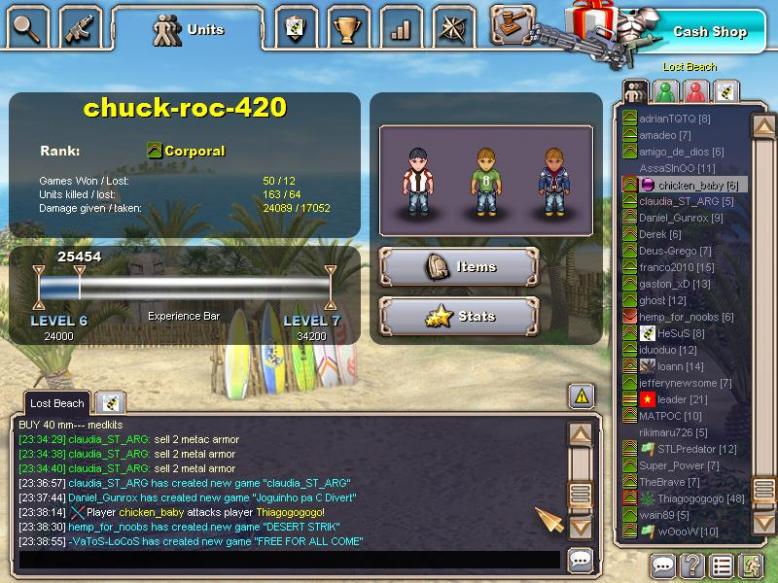View the unit Stats
The width and height of the screenshot is (778, 583).
459,316
